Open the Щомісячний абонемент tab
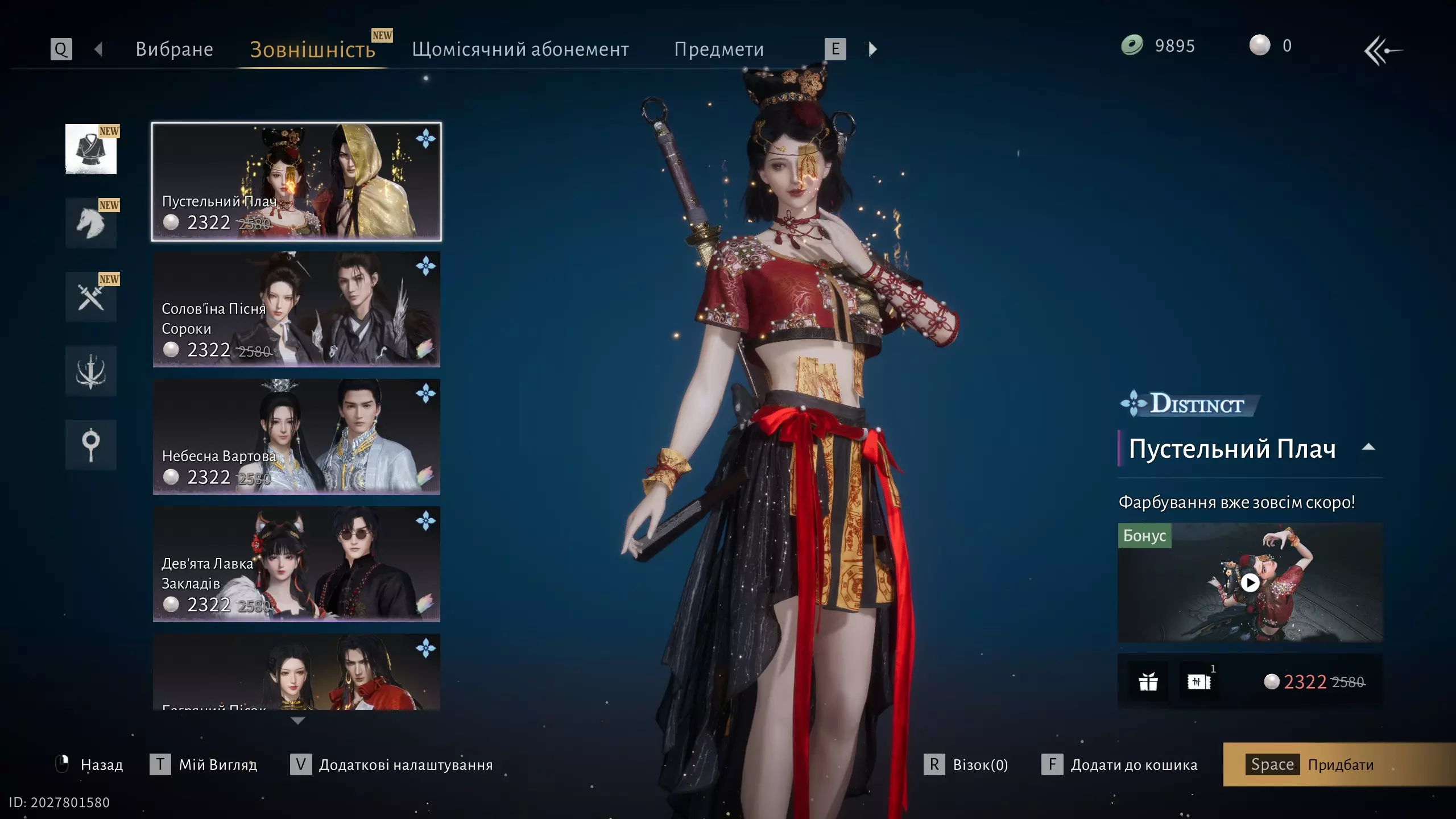This screenshot has width=1456, height=819. pyautogui.click(x=520, y=49)
